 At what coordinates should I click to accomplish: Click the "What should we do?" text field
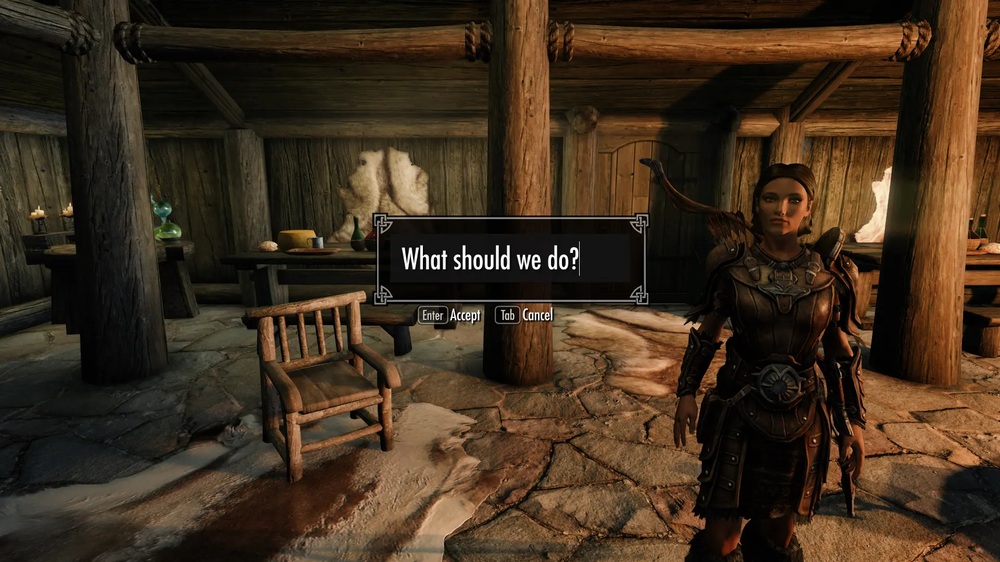510,259
